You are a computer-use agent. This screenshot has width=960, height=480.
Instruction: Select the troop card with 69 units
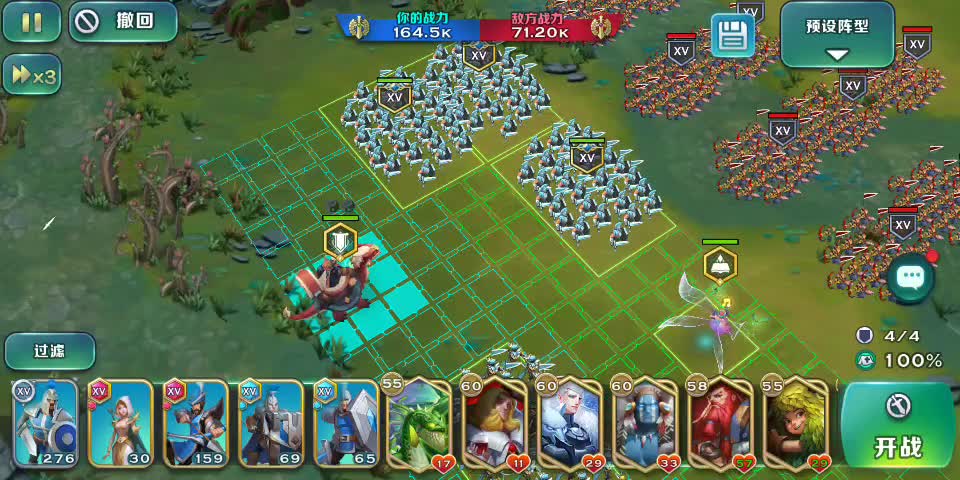point(271,424)
